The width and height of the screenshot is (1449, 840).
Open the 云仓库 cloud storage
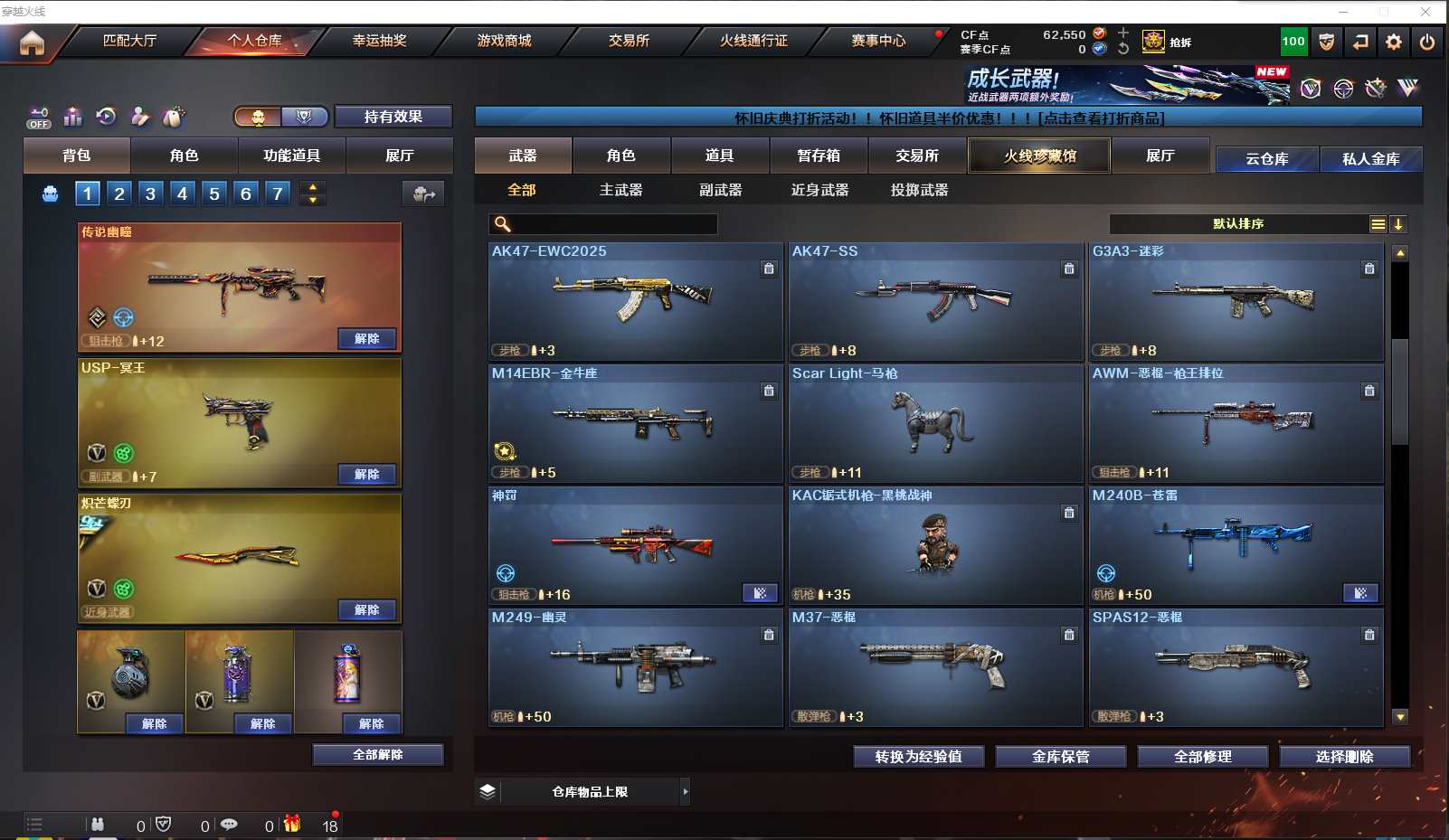pos(1266,159)
